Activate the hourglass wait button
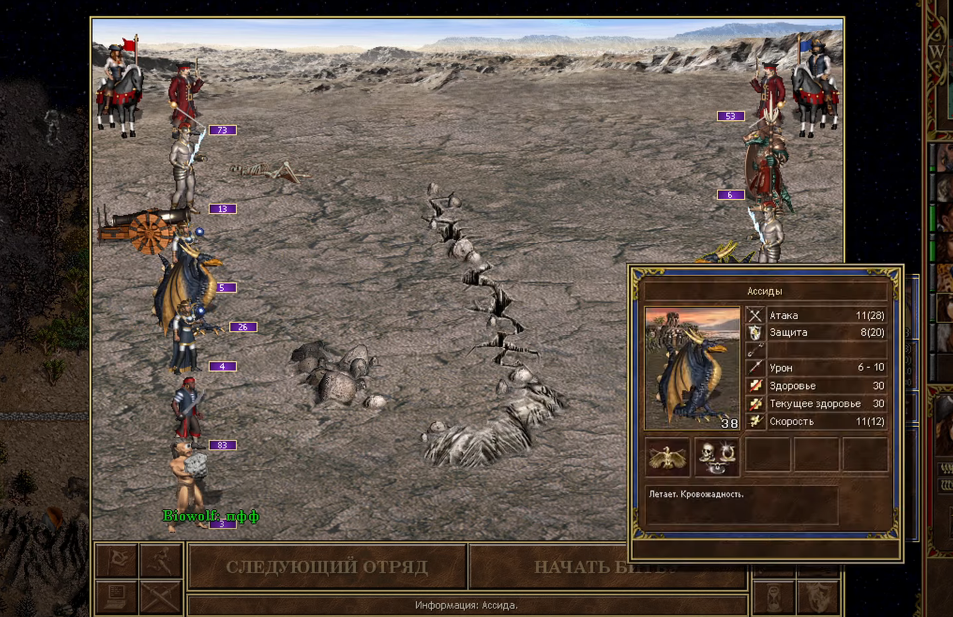 774,598
